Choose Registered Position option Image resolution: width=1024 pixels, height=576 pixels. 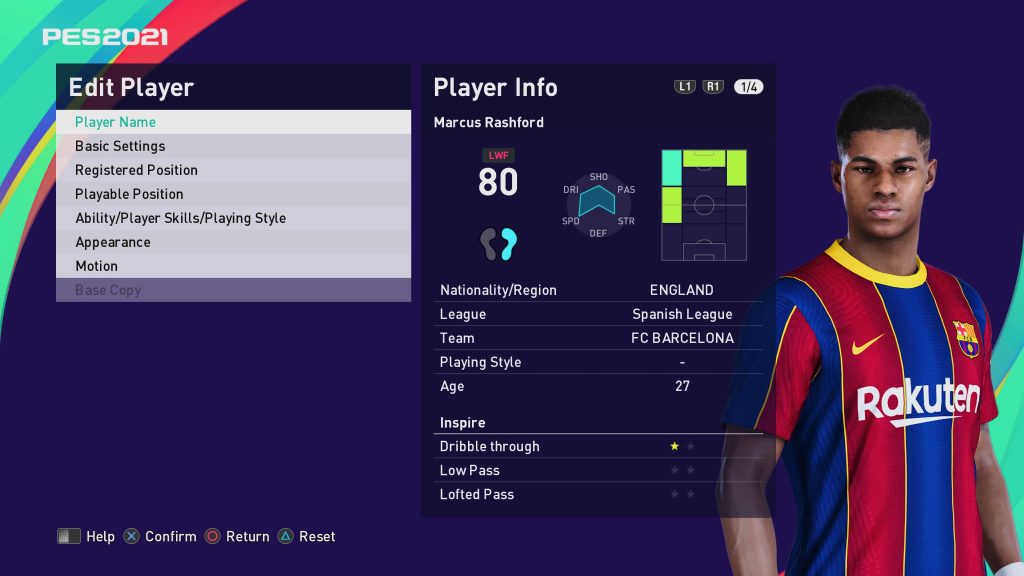[x=233, y=170]
